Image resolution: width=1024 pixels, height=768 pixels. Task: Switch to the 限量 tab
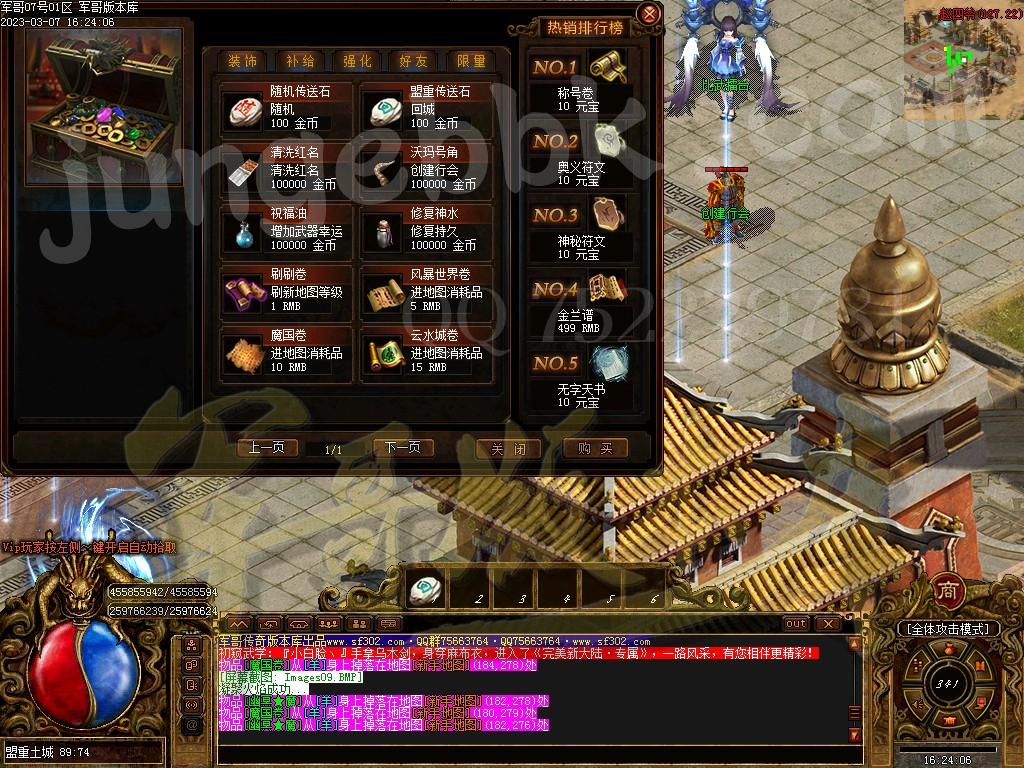pyautogui.click(x=471, y=61)
